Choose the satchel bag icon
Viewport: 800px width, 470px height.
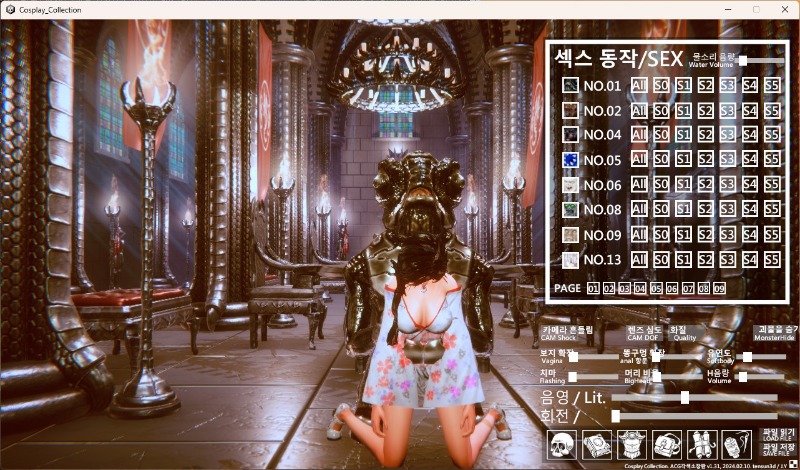(x=667, y=444)
